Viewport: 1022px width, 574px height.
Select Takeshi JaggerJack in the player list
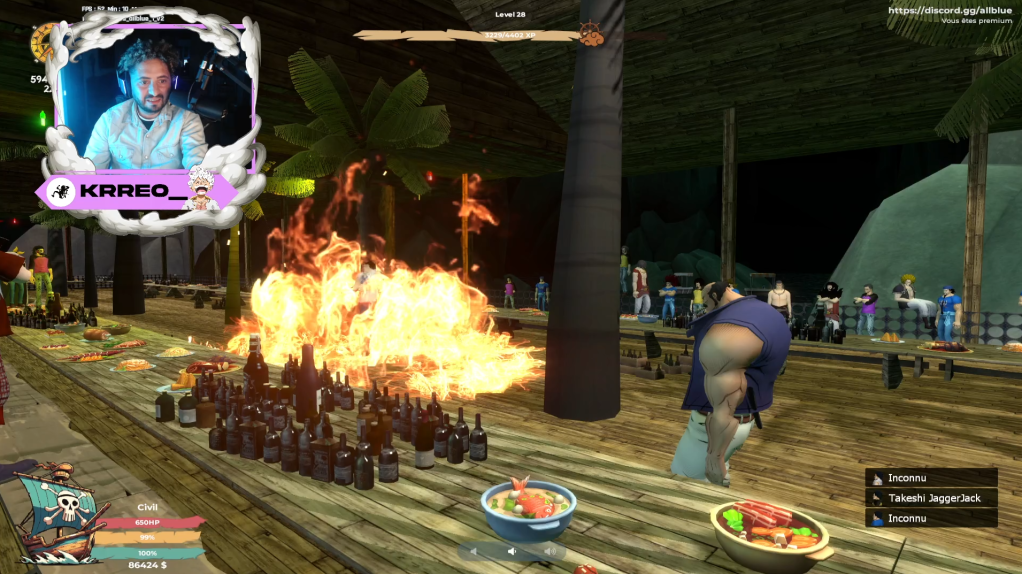click(x=931, y=498)
